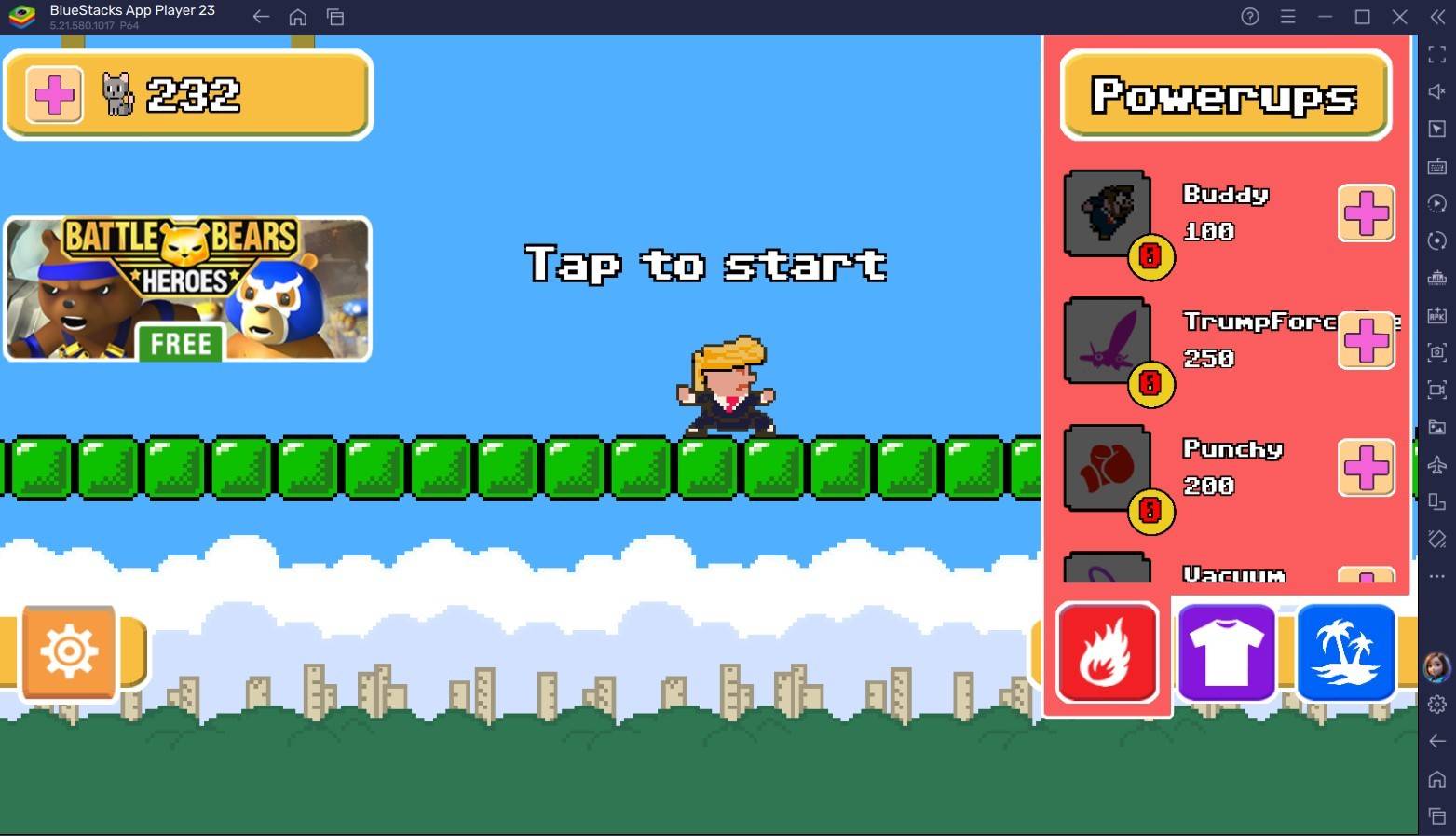Switch to the t-shirt skins tab
The width and height of the screenshot is (1456, 836).
click(x=1226, y=651)
